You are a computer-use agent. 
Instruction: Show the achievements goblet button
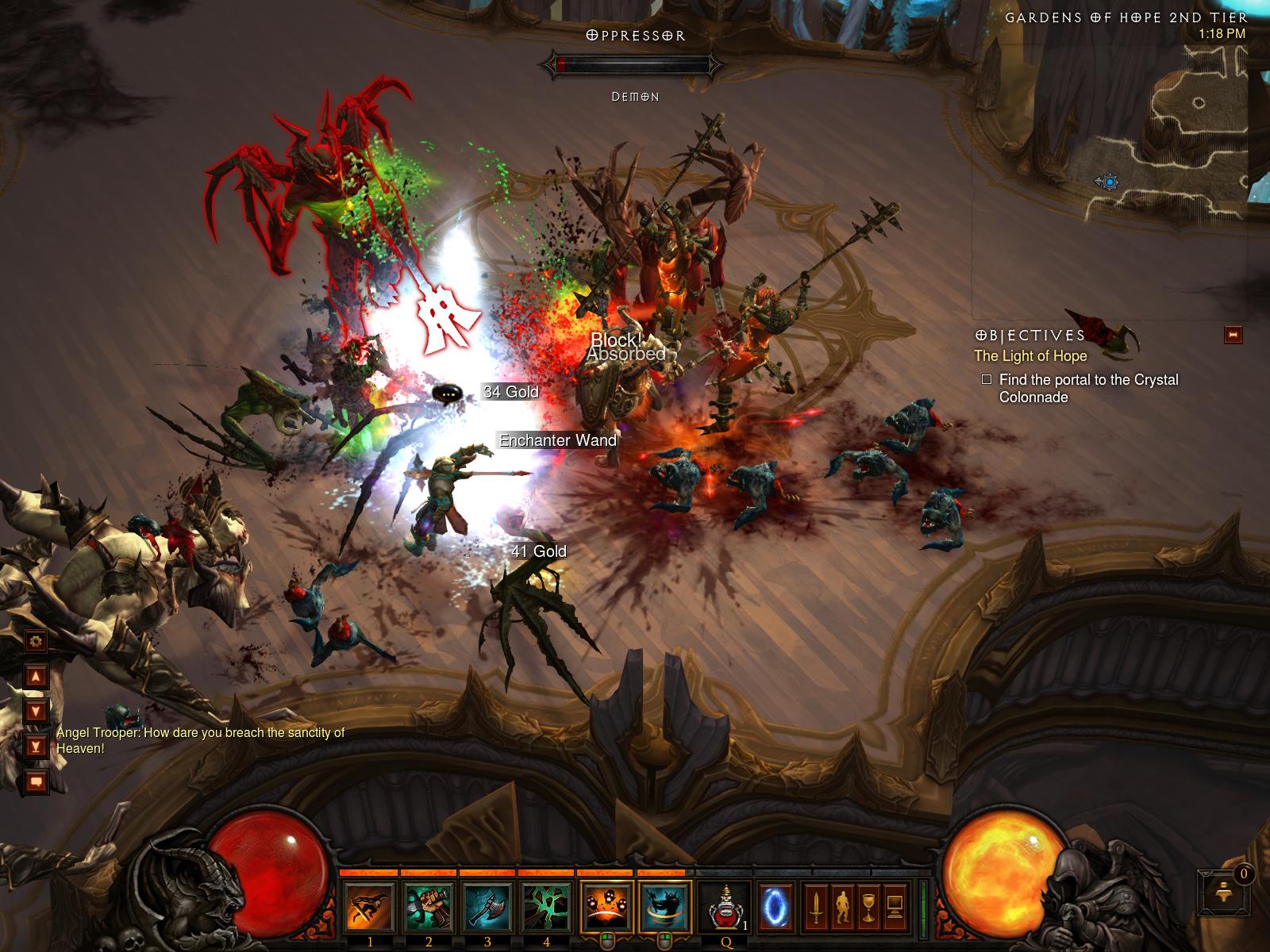(x=868, y=906)
